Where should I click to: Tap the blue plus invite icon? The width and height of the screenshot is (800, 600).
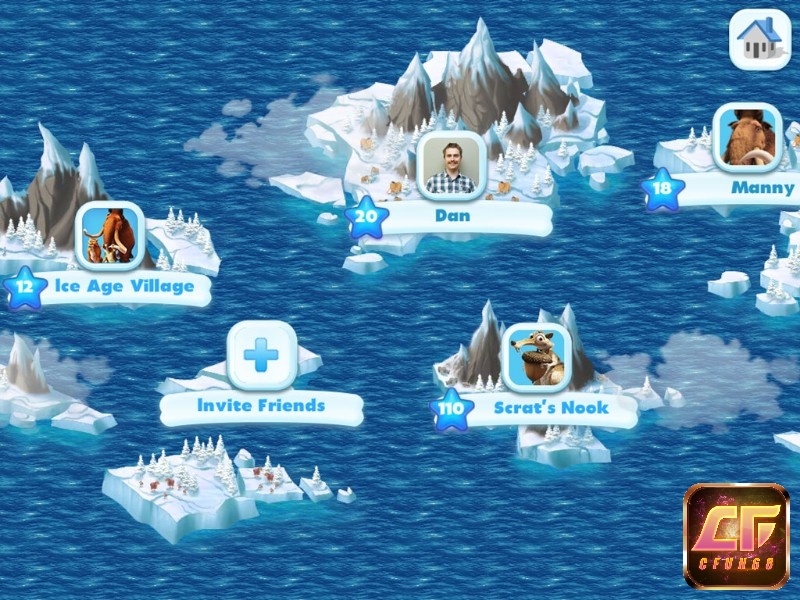click(x=261, y=354)
